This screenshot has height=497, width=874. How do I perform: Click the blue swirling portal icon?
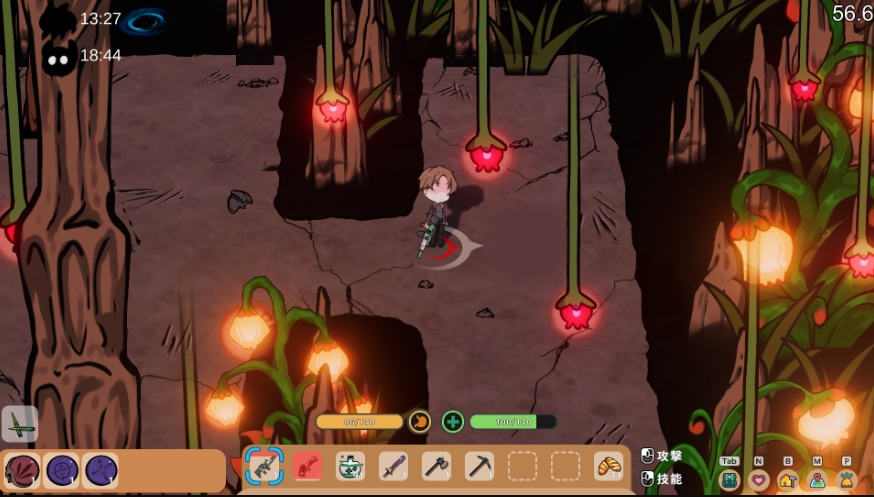[x=146, y=20]
